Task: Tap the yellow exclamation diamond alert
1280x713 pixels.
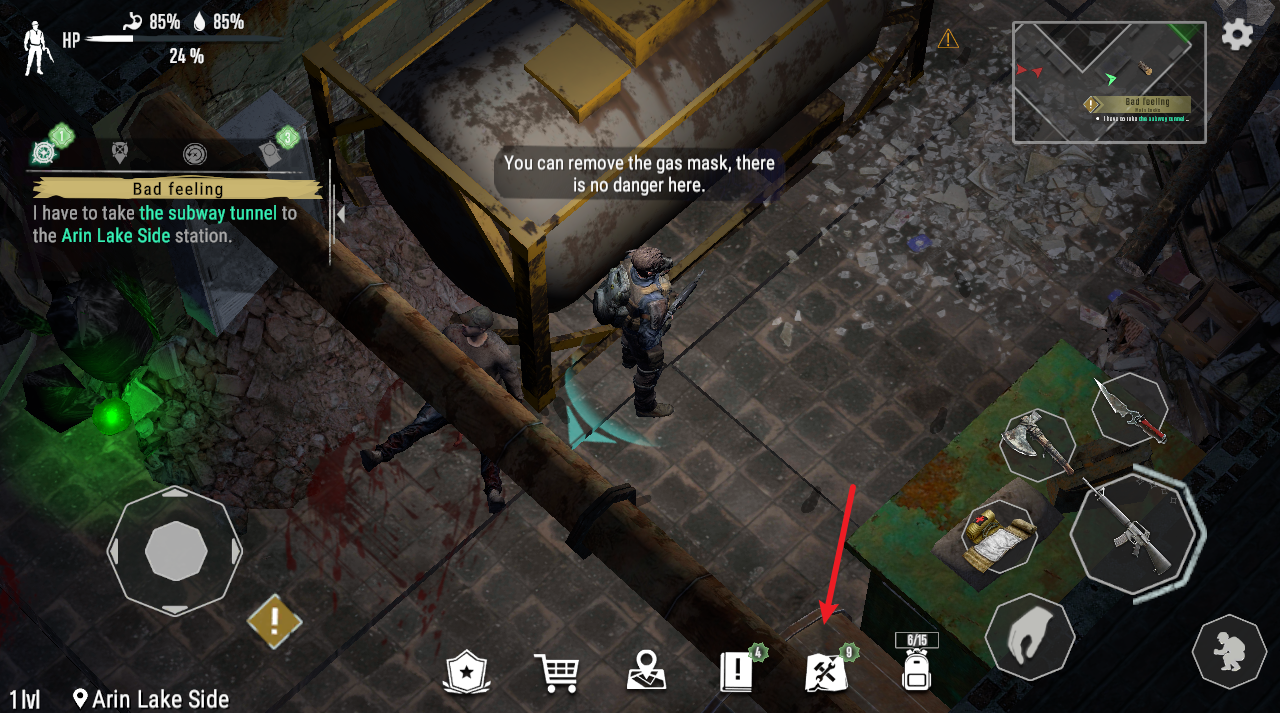Action: click(x=275, y=621)
